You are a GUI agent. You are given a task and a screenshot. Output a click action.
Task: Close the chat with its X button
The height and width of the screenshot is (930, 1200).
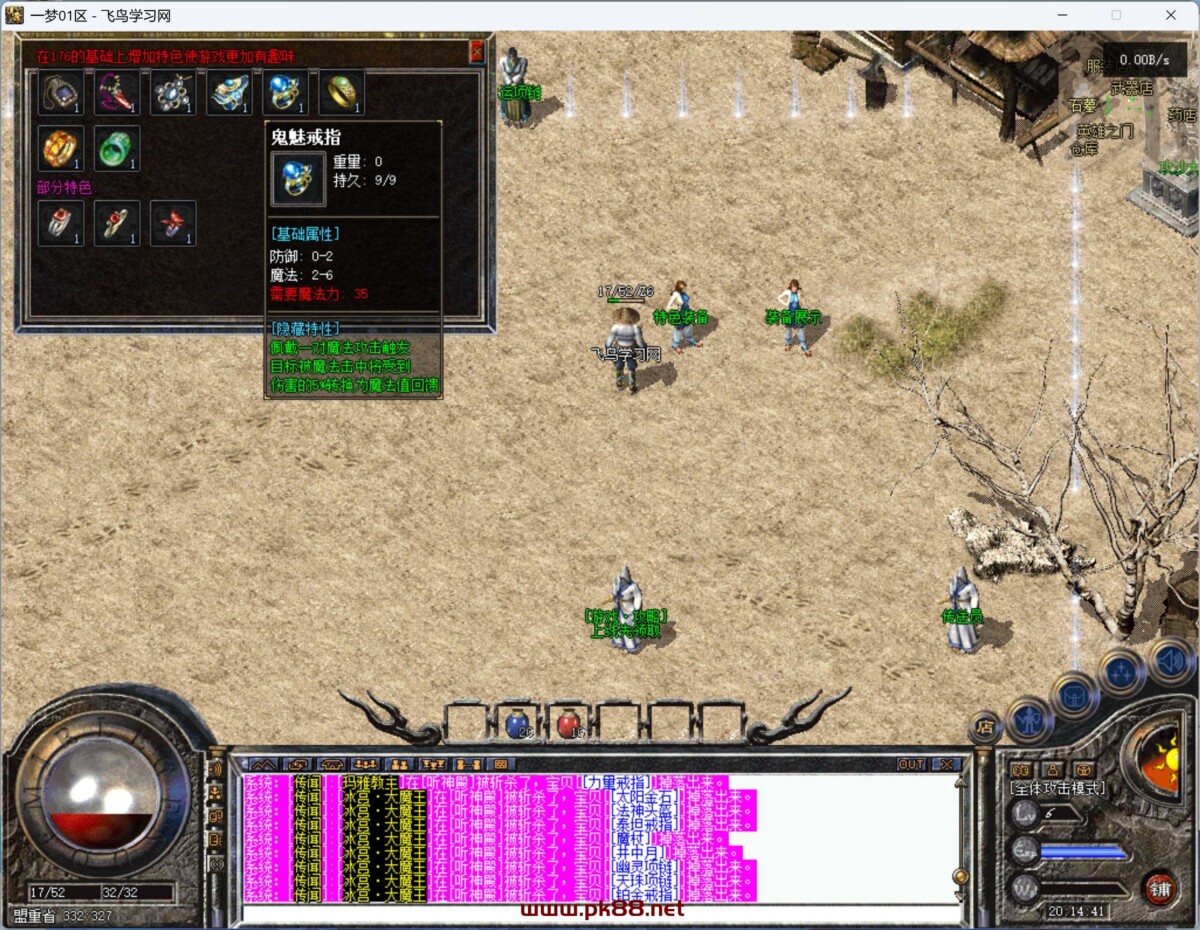pyautogui.click(x=944, y=764)
